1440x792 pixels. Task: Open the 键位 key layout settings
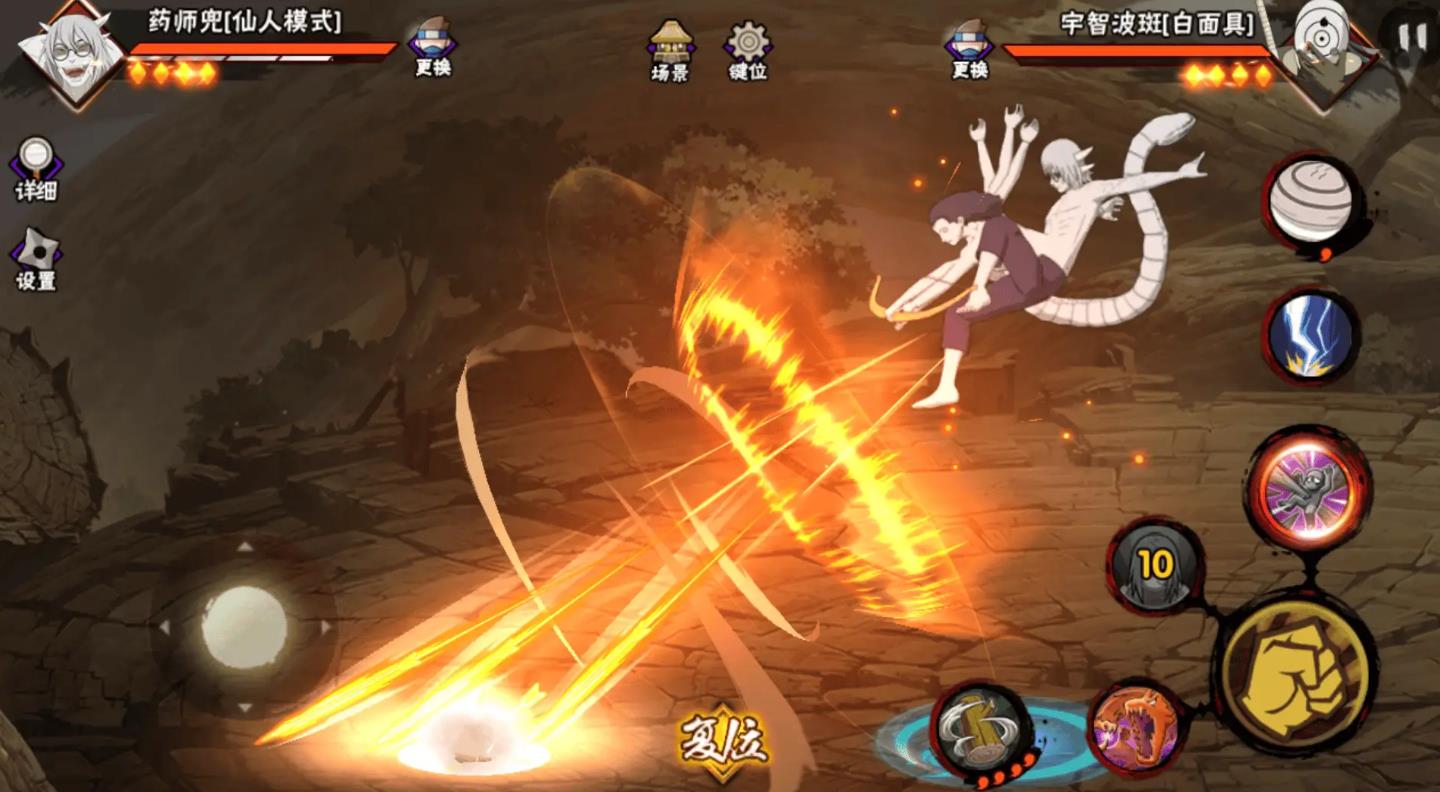tap(747, 50)
